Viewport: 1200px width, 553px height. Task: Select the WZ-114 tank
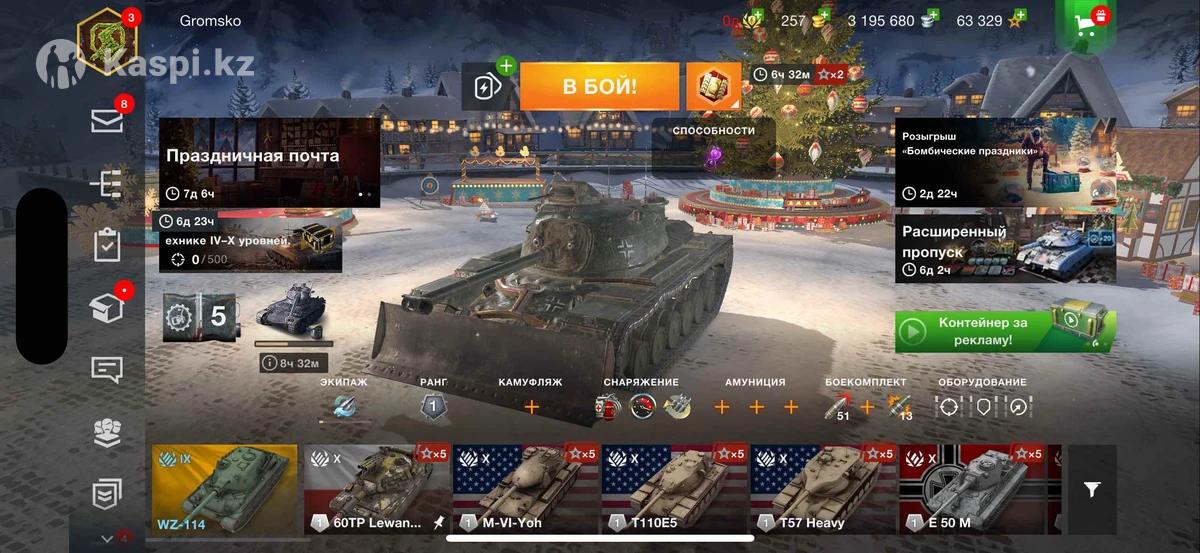click(x=225, y=489)
